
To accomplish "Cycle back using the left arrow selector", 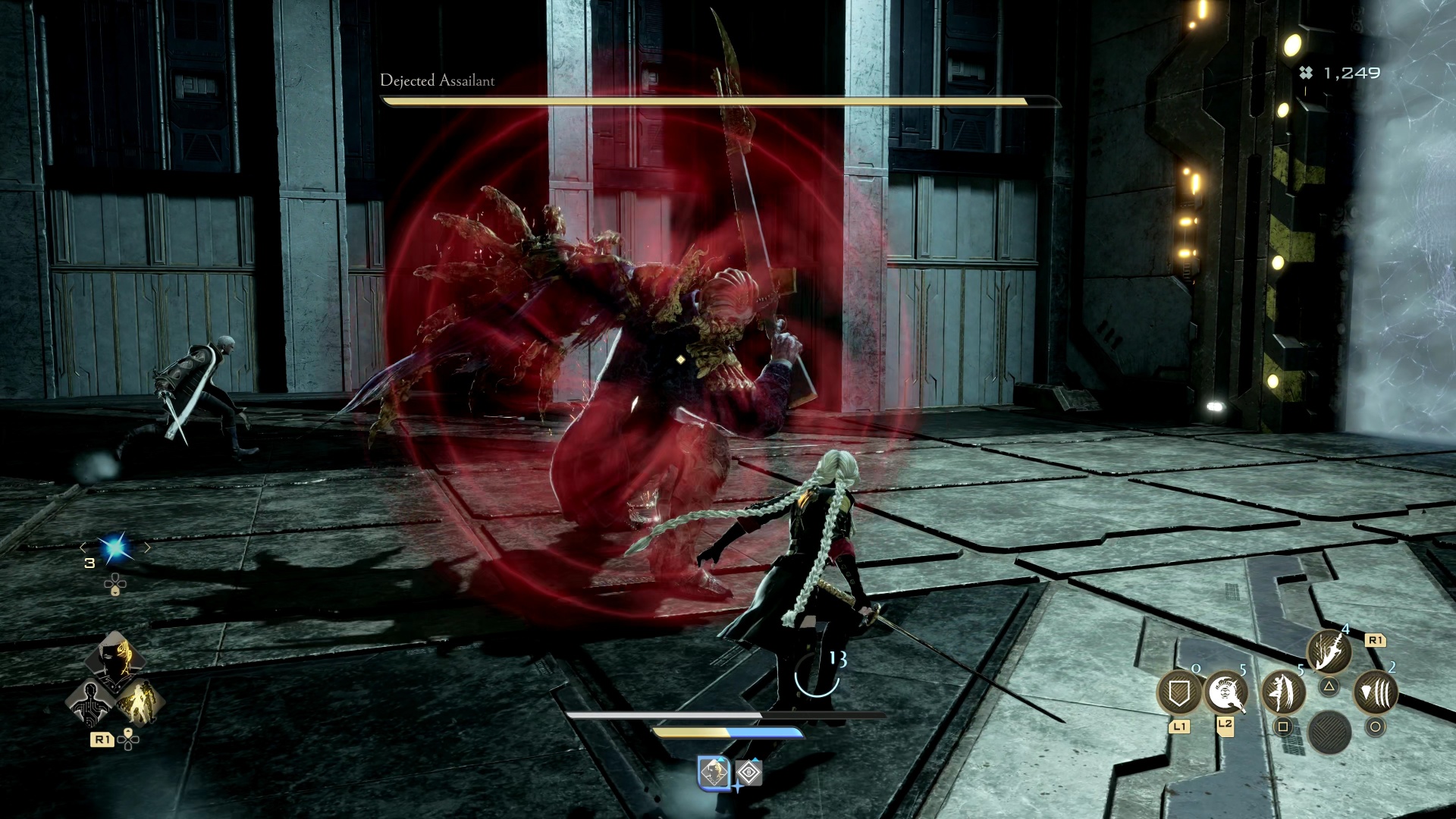I will pyautogui.click(x=83, y=548).
